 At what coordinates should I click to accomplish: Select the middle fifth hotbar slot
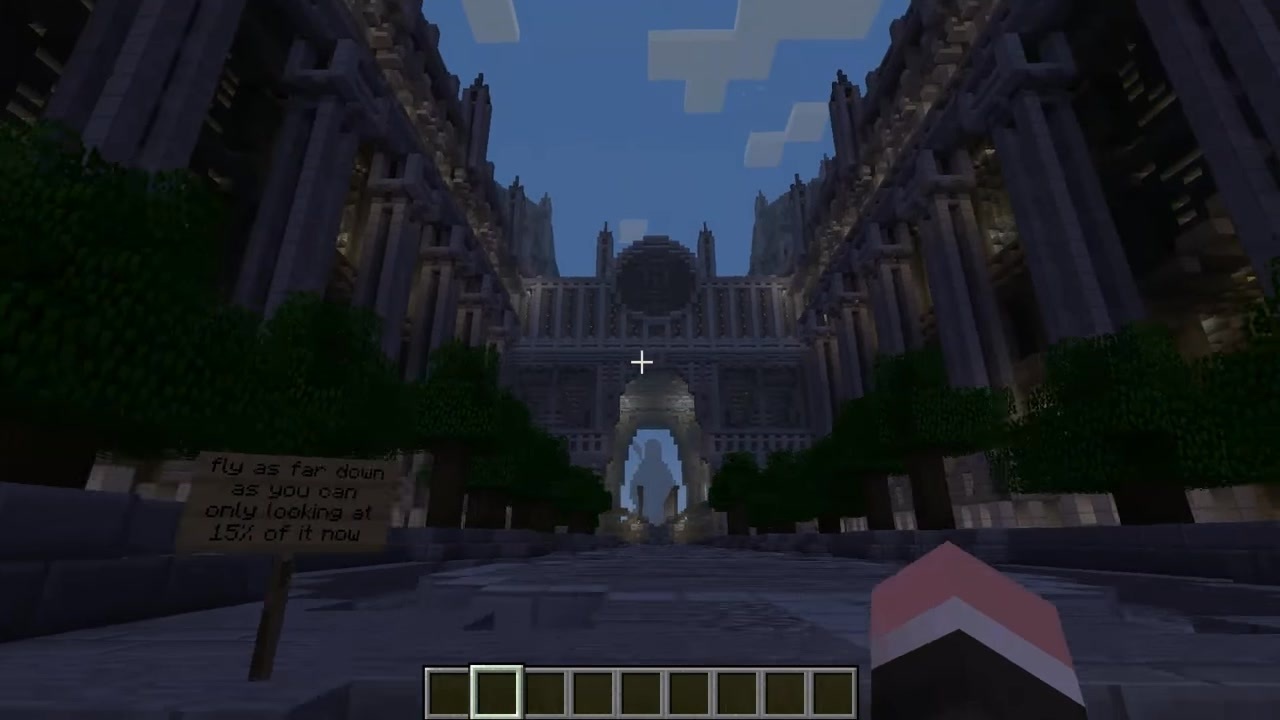(x=640, y=688)
